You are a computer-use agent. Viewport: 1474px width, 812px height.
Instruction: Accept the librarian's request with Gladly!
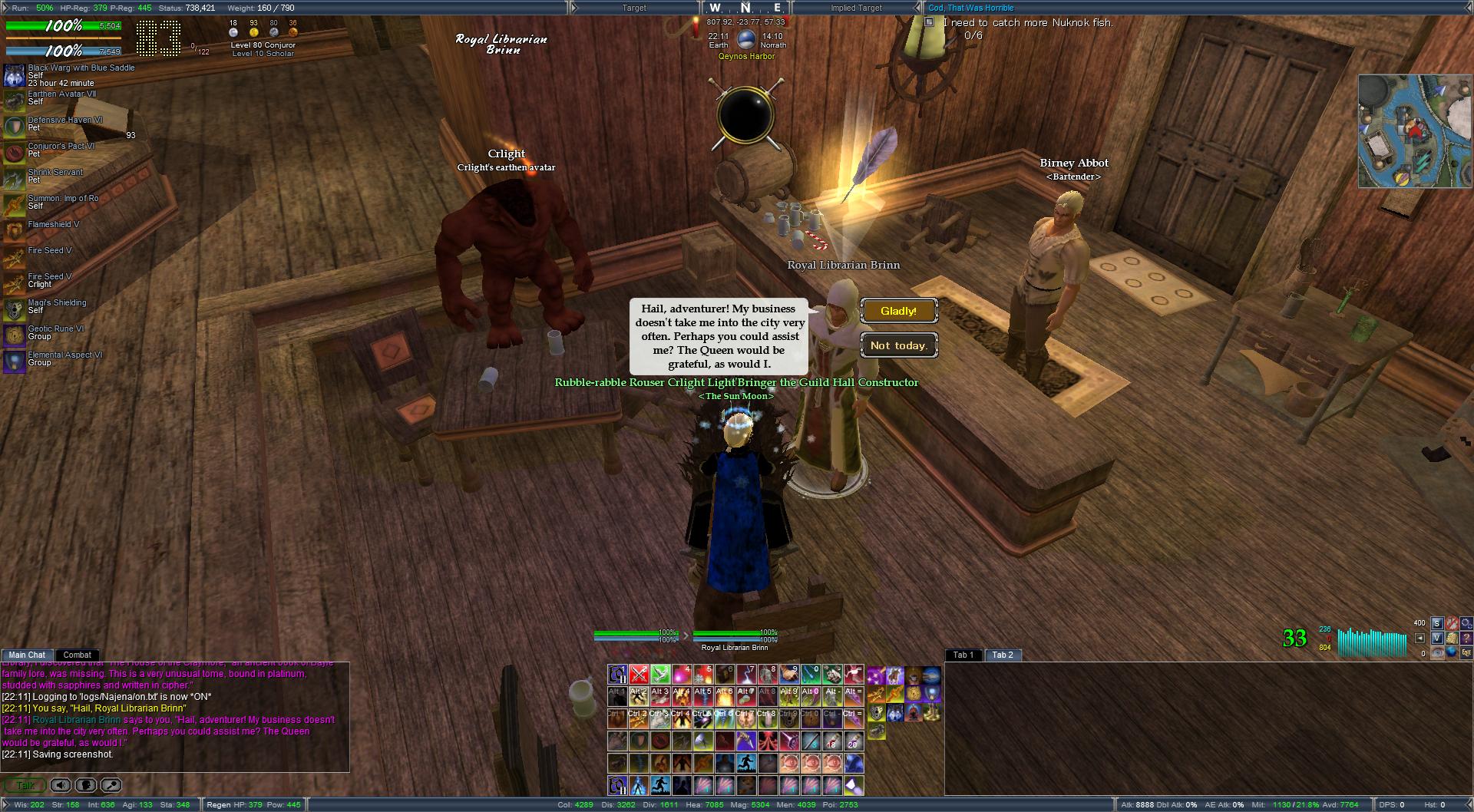[x=898, y=311]
